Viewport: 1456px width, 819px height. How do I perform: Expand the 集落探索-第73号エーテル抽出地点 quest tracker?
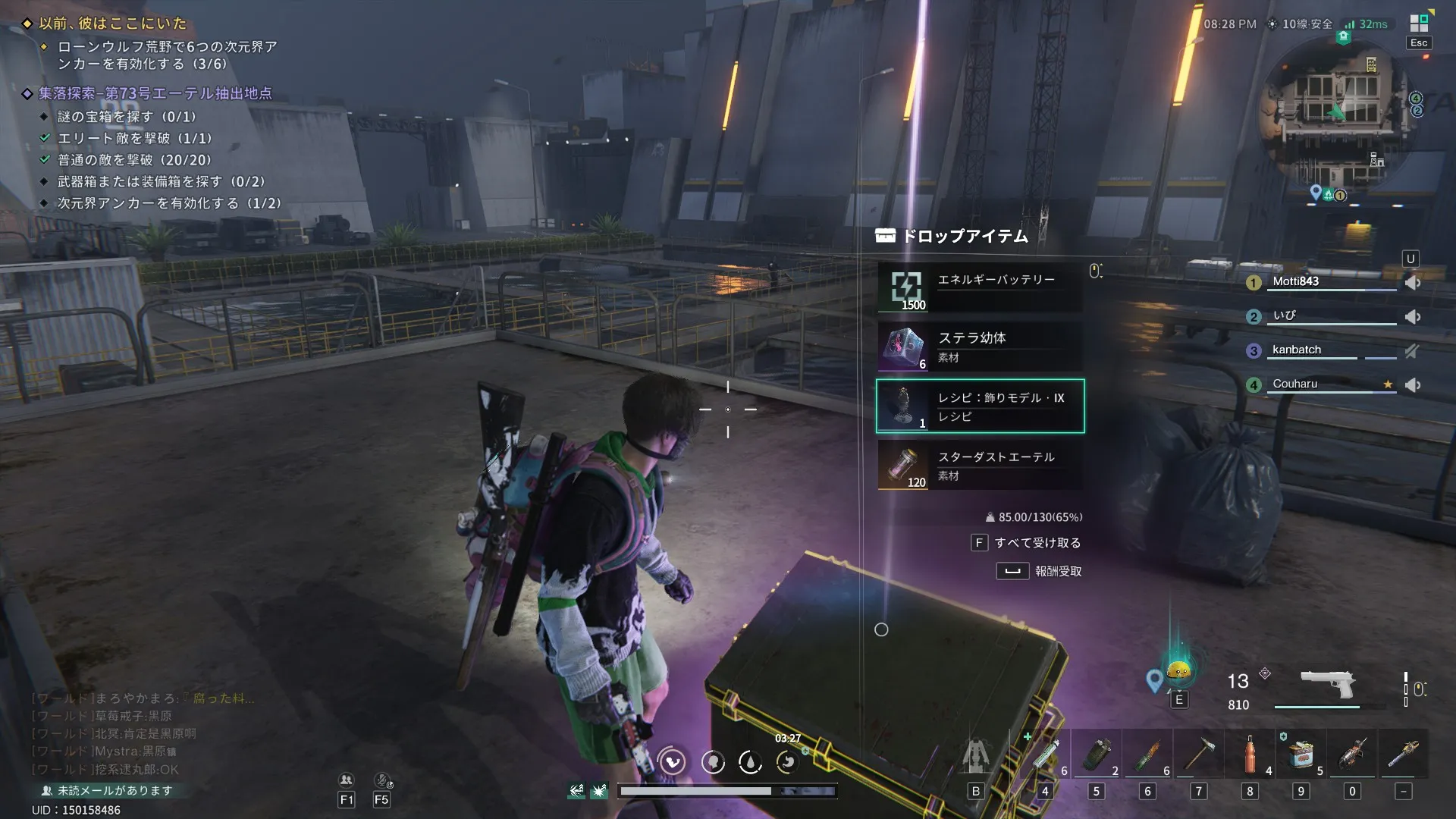[155, 93]
